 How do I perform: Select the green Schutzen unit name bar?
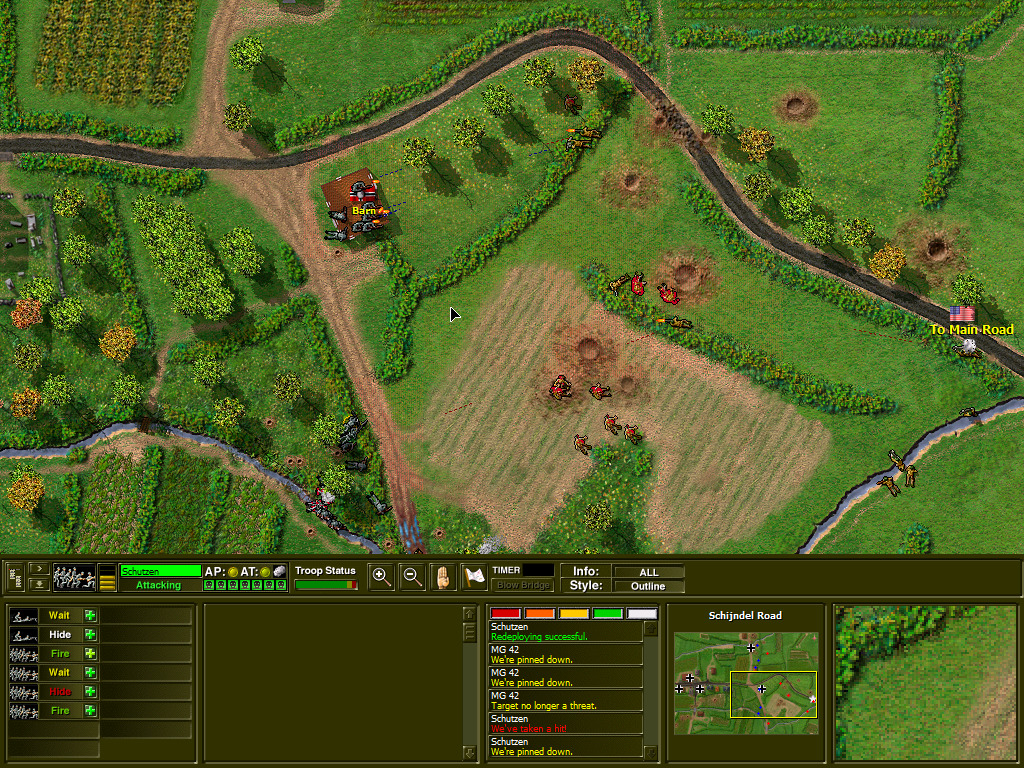pyautogui.click(x=160, y=571)
